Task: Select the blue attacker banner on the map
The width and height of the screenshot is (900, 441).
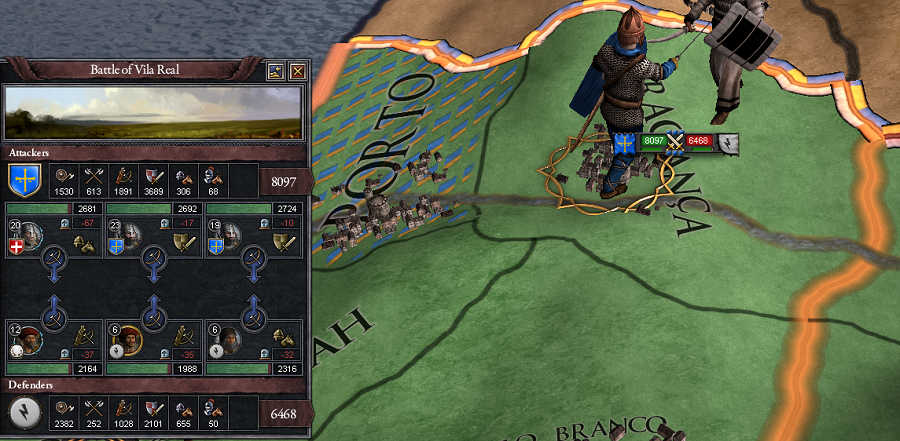Action: (626, 143)
